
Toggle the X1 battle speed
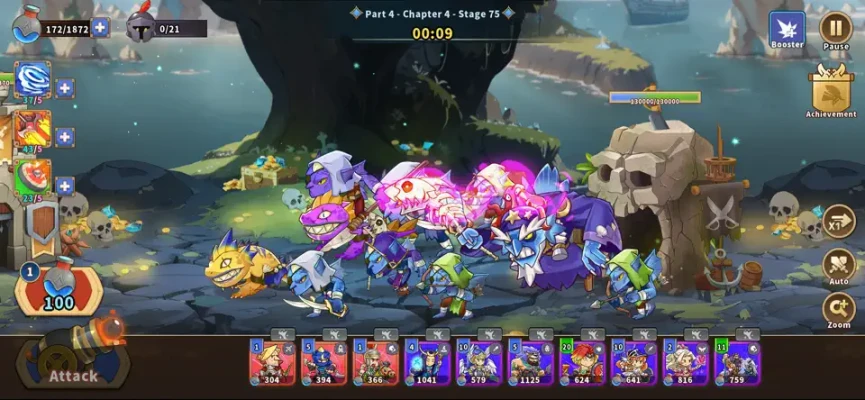(x=838, y=222)
